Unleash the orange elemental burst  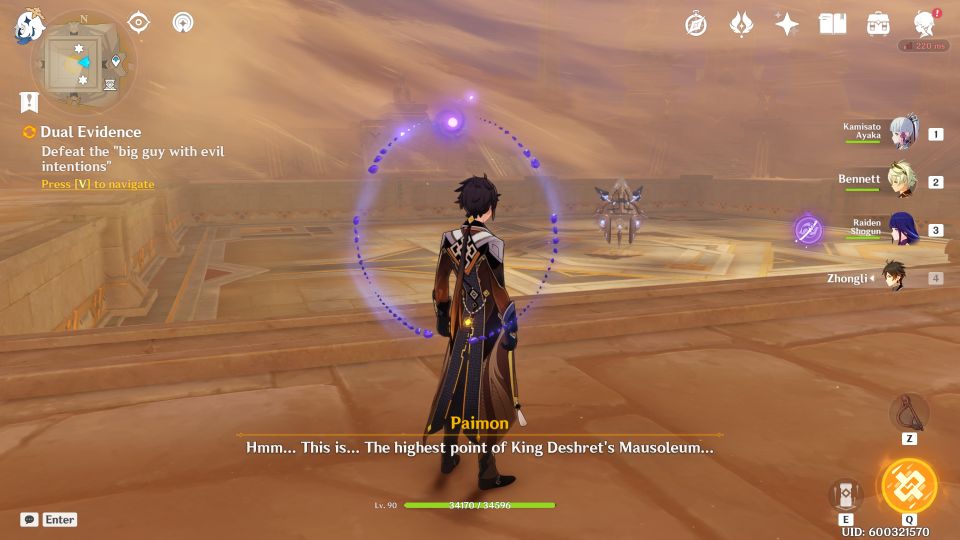909,486
